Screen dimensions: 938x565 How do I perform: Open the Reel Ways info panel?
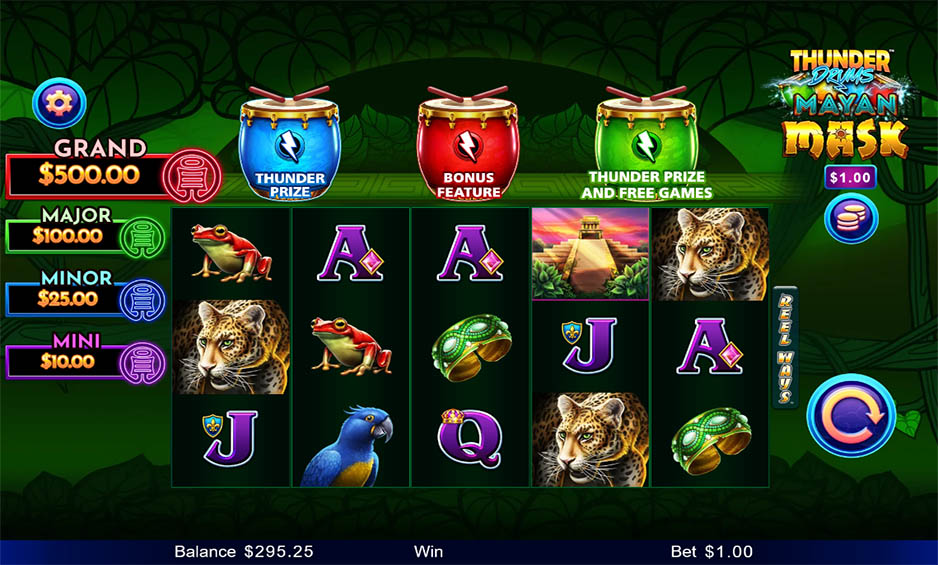[x=785, y=347]
